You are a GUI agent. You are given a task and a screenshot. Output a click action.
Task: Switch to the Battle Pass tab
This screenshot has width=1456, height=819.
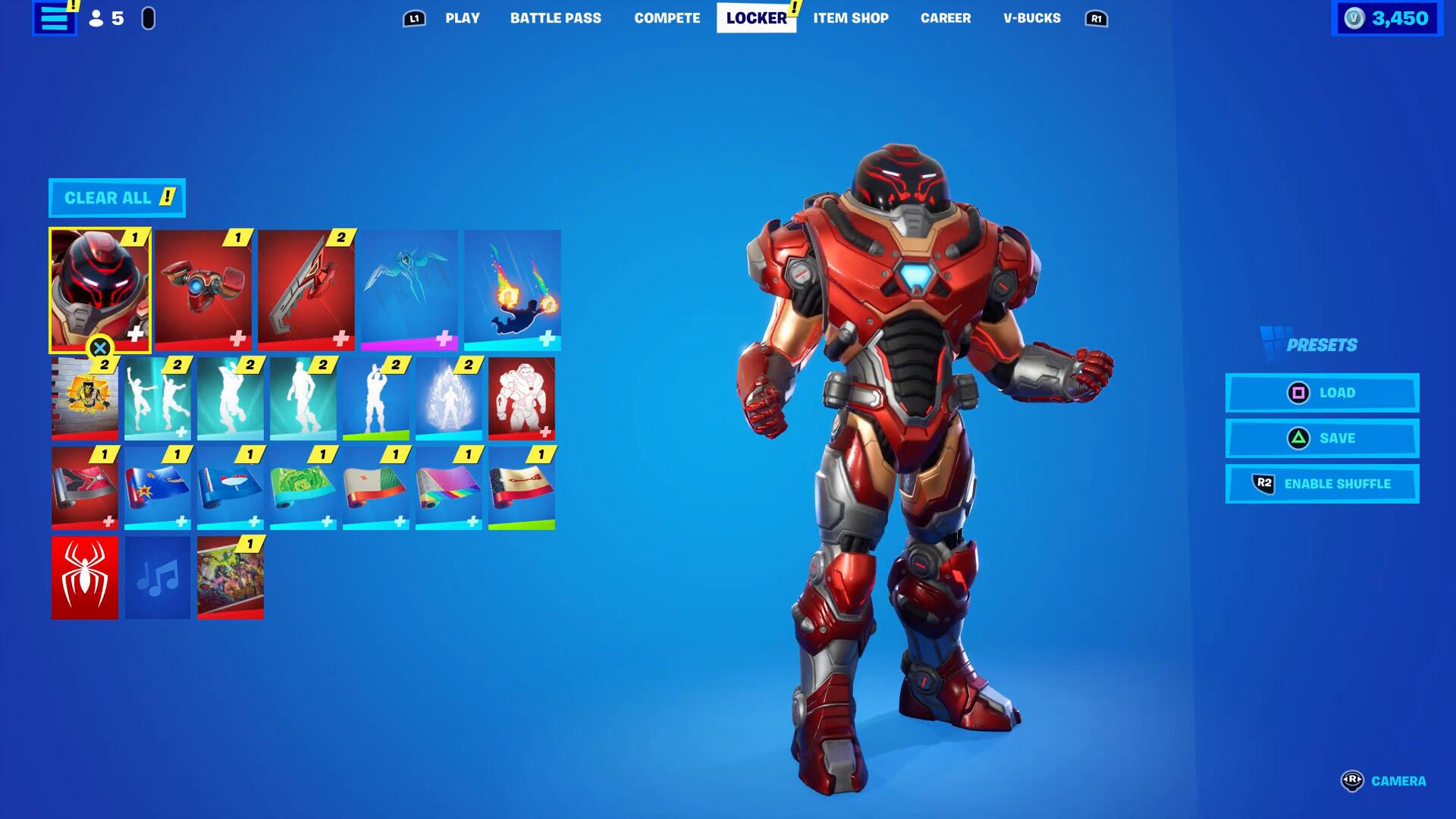pyautogui.click(x=555, y=18)
